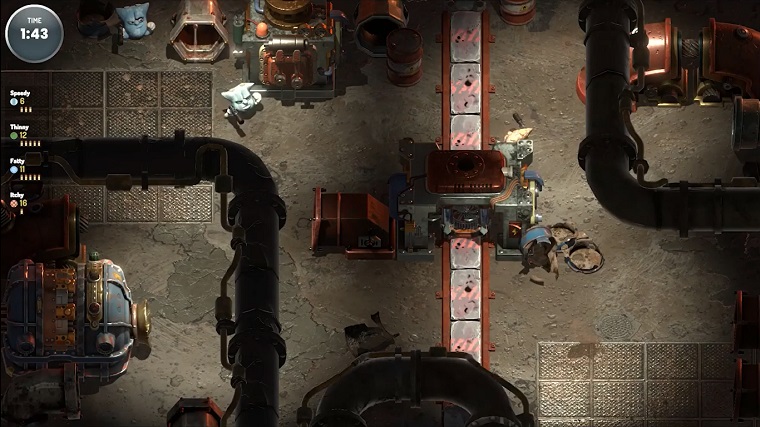Select Speedy's player entry in the scoreboard
Screen dimensions: 760x427
pyautogui.click(x=21, y=97)
